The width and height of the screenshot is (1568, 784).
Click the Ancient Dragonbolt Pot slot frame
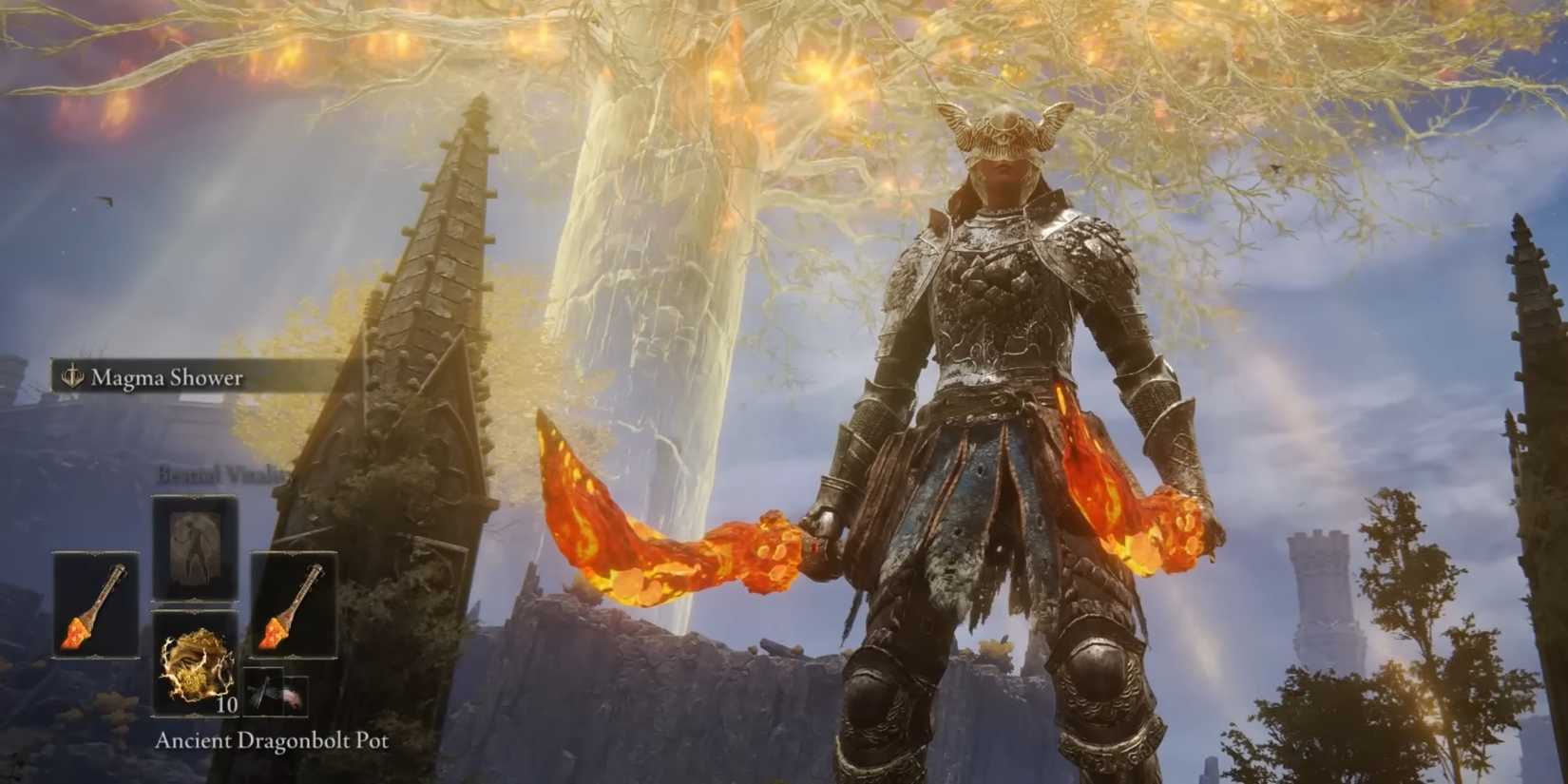pyautogui.click(x=195, y=611)
